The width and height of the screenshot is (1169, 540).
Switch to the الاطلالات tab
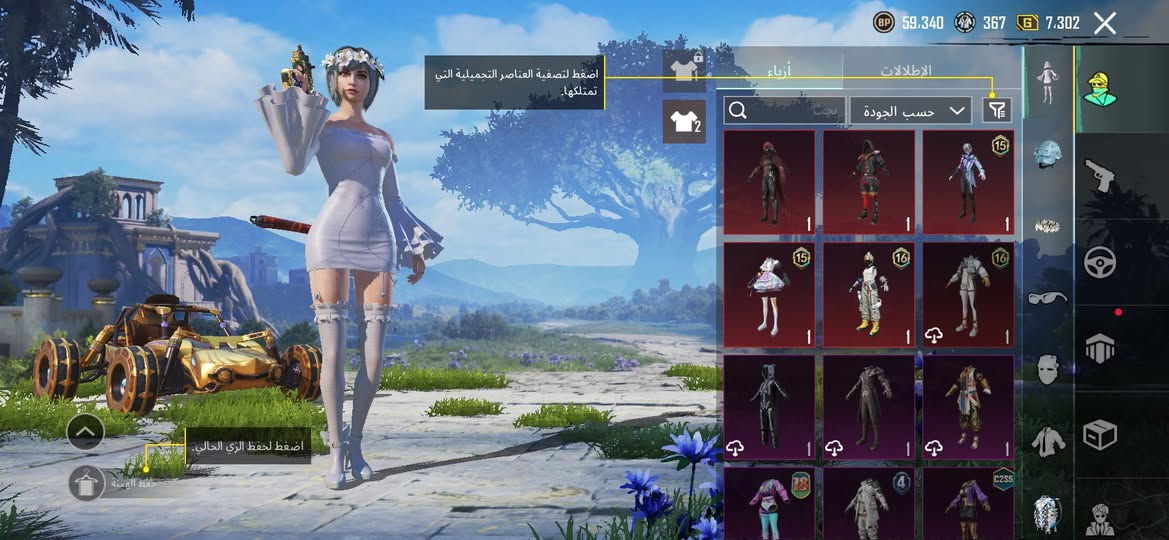(x=905, y=71)
